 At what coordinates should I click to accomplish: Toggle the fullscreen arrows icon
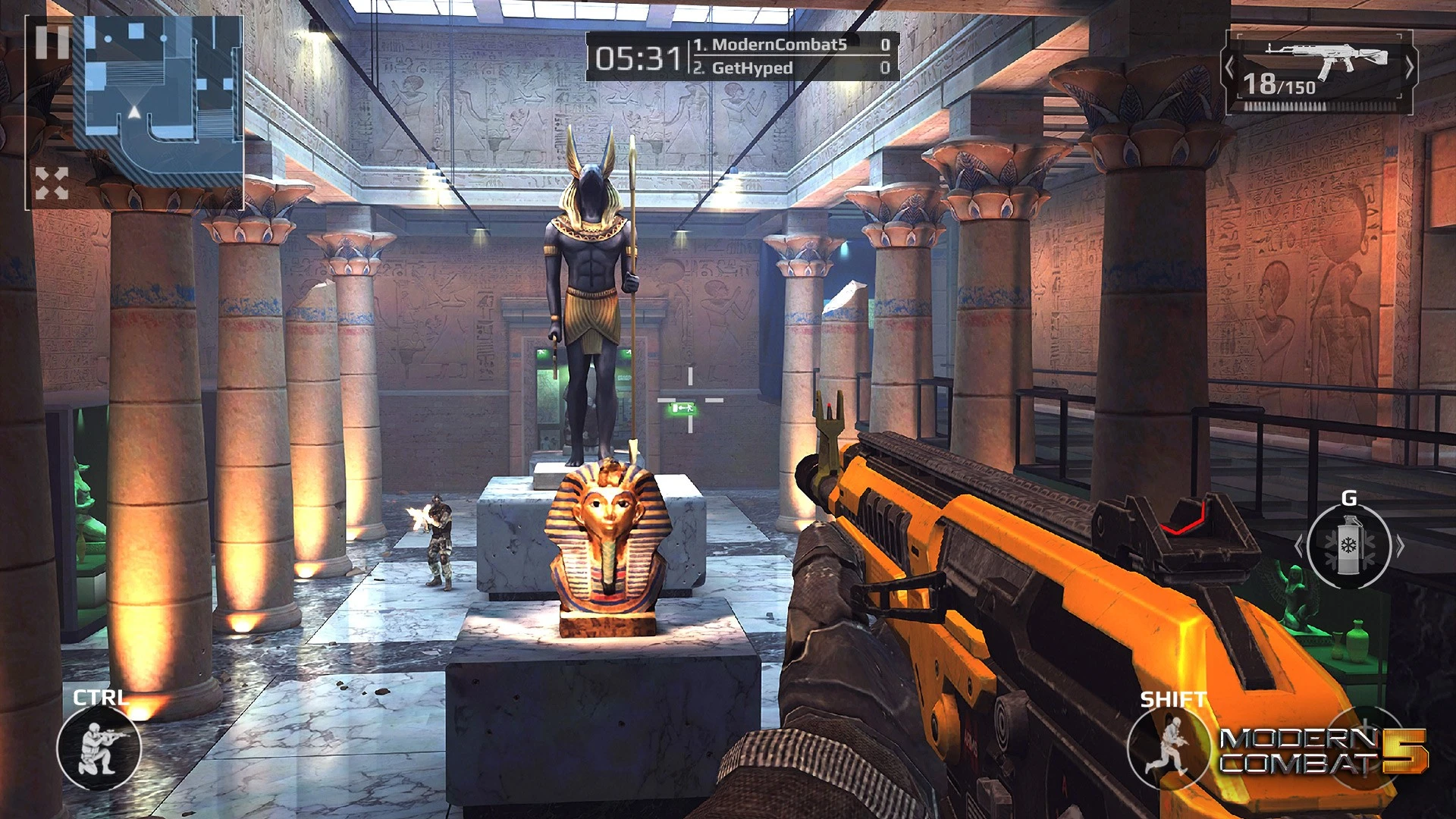point(52,184)
